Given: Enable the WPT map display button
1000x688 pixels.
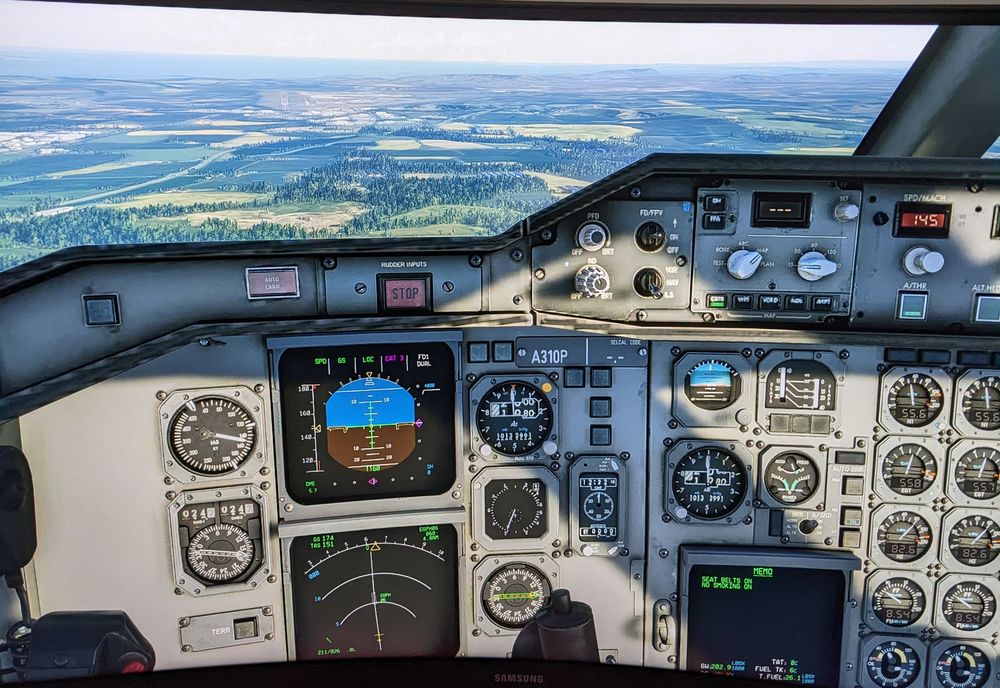Looking at the screenshot, I should click(x=743, y=300).
